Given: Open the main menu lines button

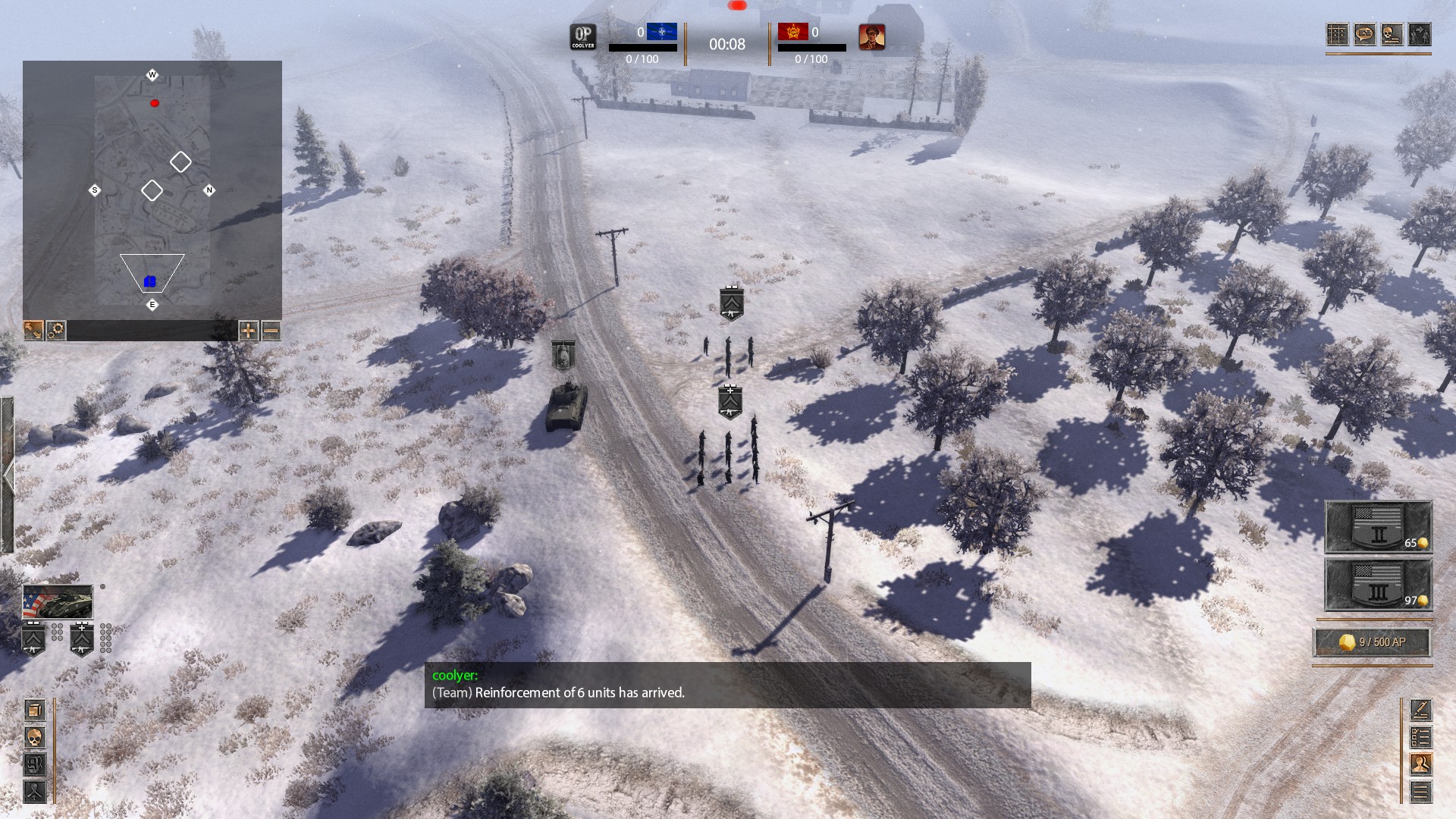Looking at the screenshot, I should [1420, 792].
